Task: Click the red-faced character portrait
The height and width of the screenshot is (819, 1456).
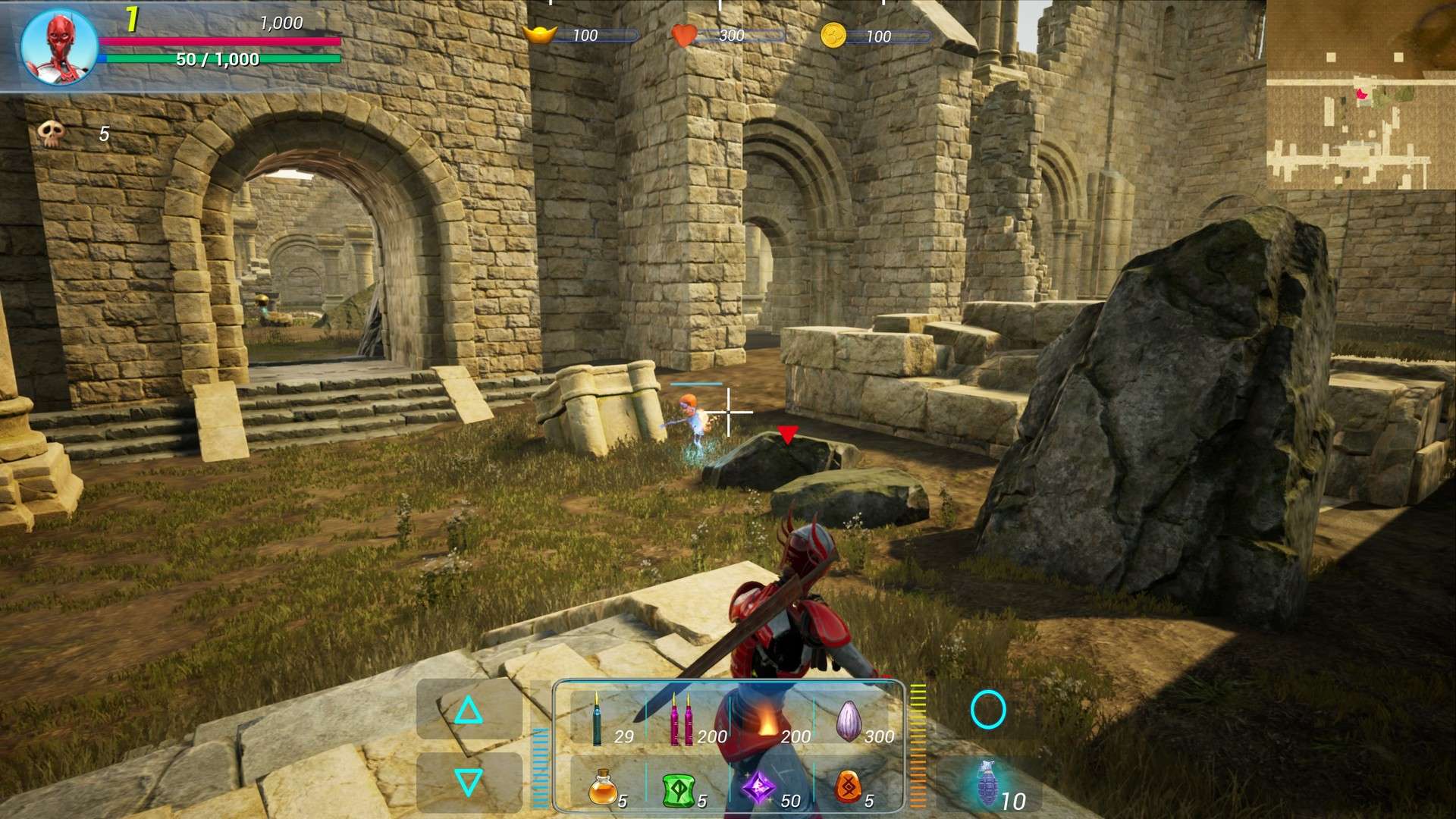Action: 58,45
